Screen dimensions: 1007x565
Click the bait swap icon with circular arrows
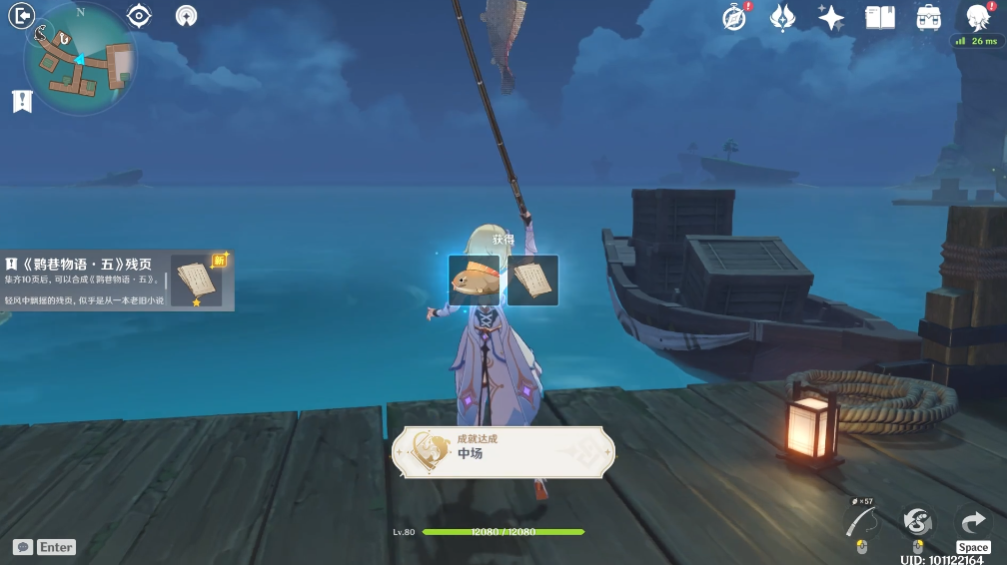pos(917,521)
